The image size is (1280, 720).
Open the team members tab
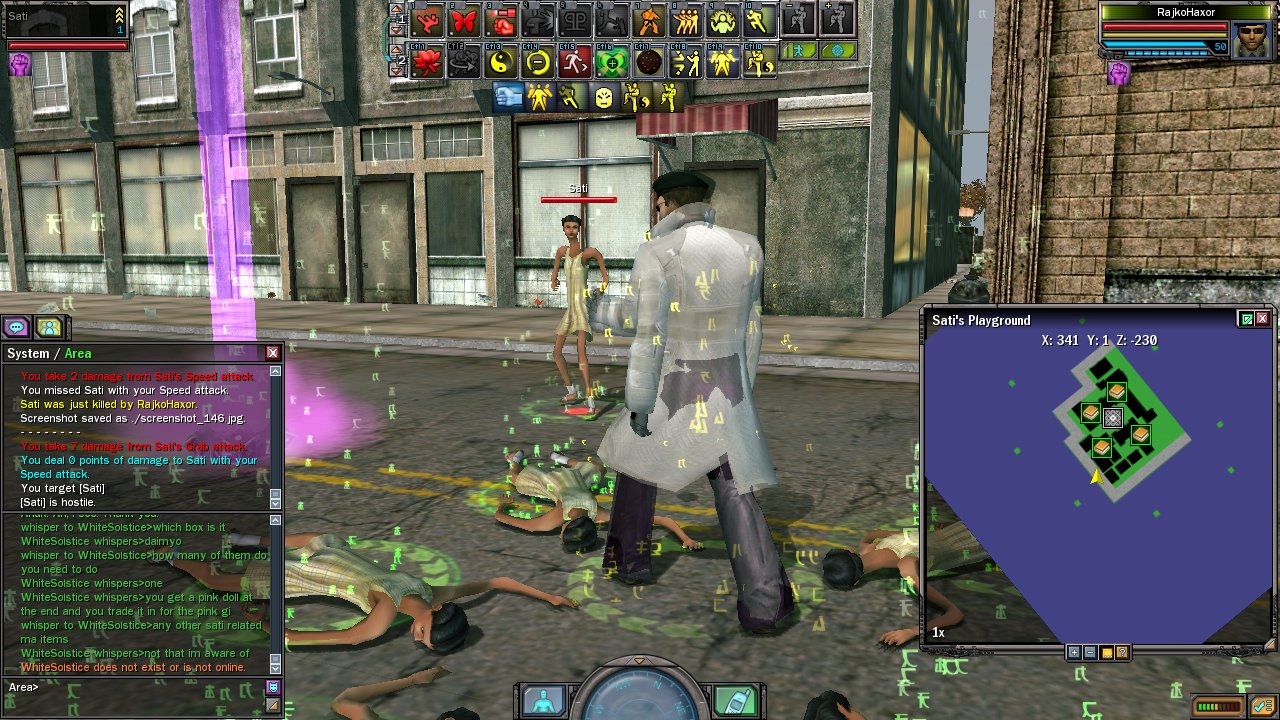(48, 327)
